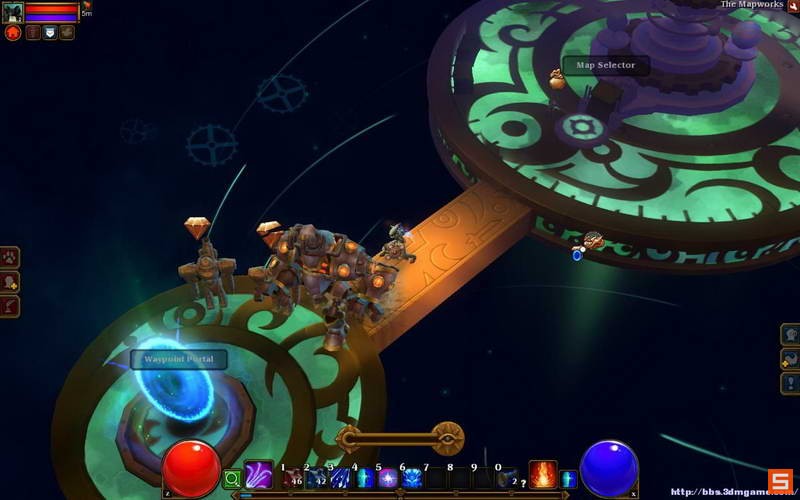Activate the skill in hotbar slot 4
Screen dimensions: 800x500
pos(365,478)
